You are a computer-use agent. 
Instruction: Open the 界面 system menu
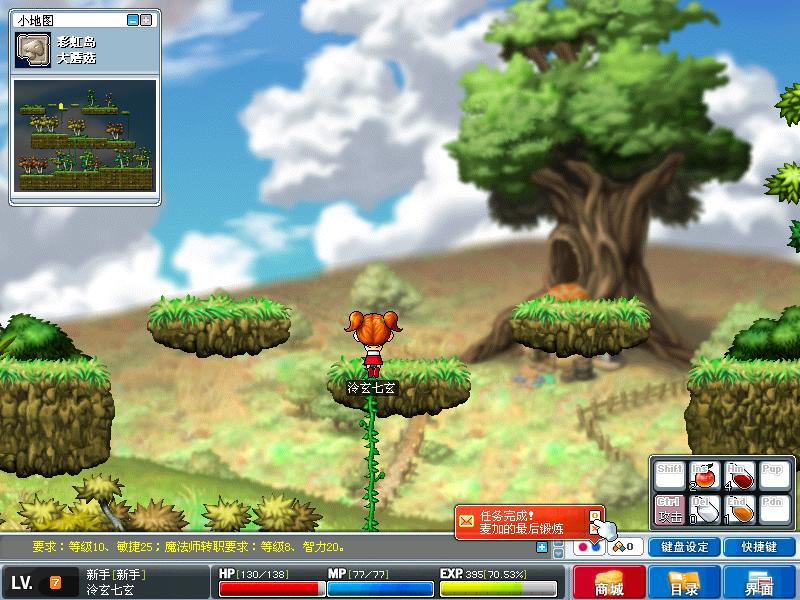[x=759, y=582]
